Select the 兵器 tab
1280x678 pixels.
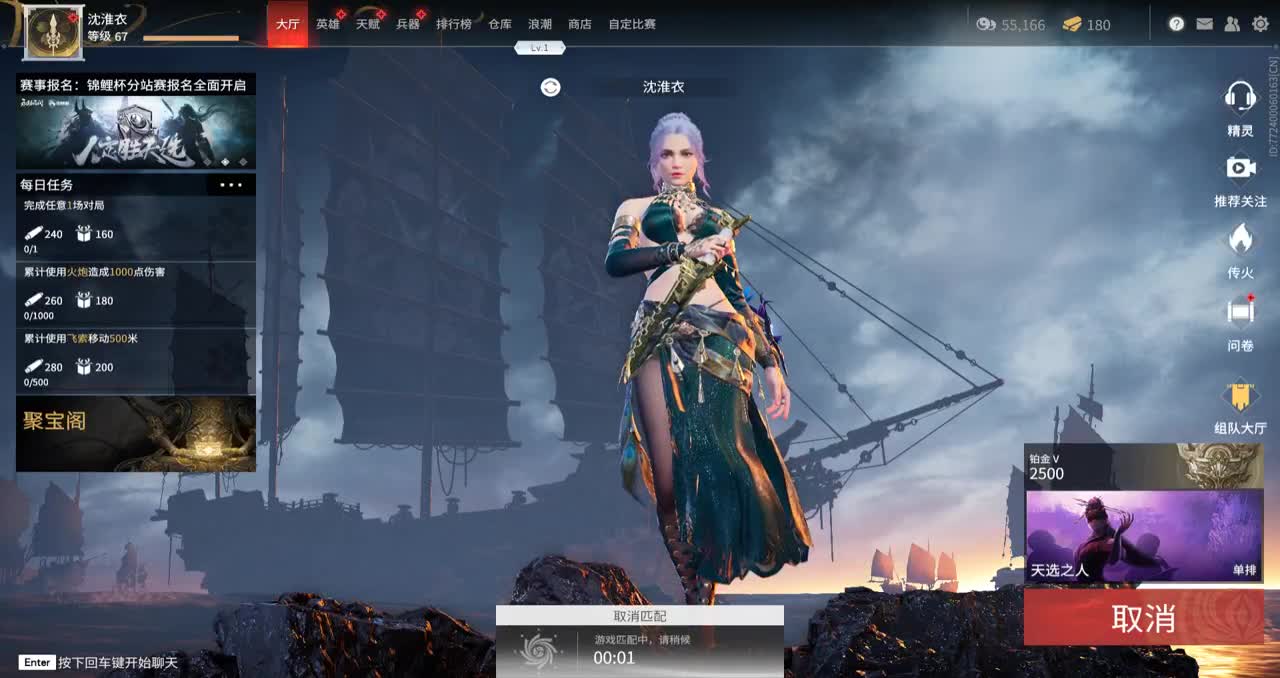407,24
